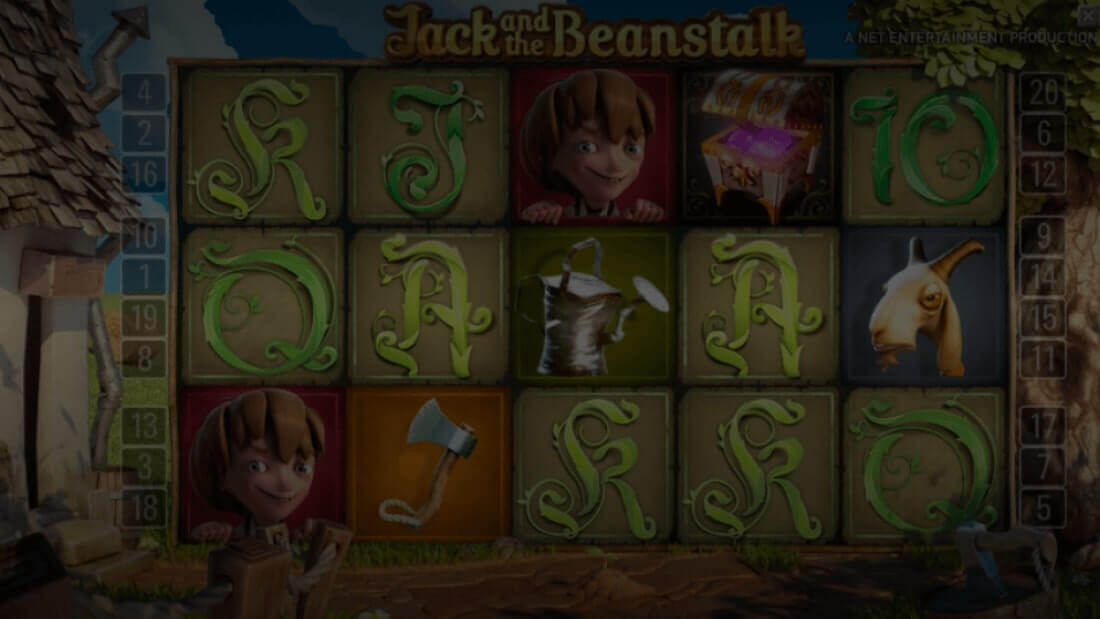Show payline 10
Screen dimensions: 1100x619
click(x=145, y=236)
